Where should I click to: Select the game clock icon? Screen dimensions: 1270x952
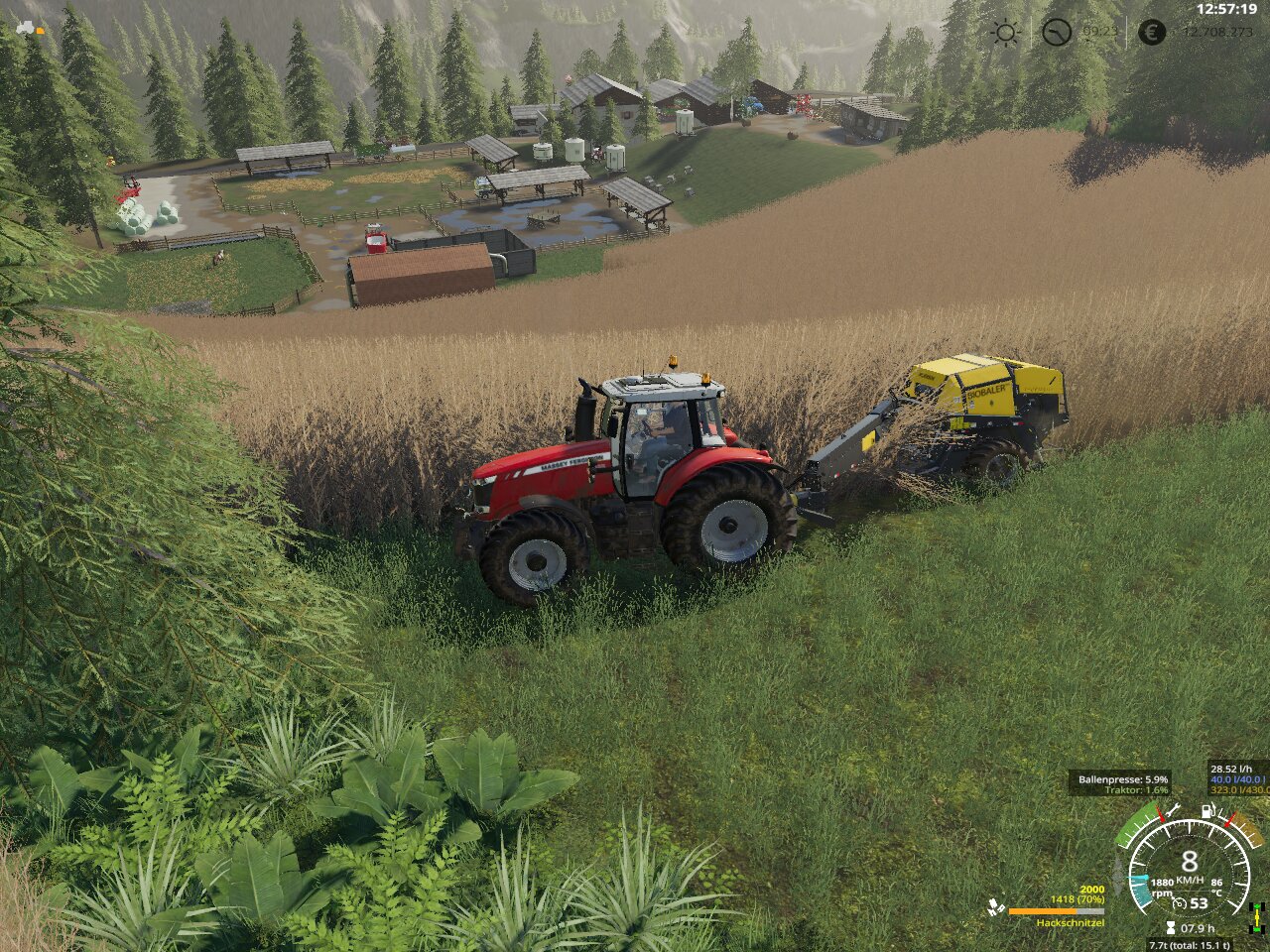1057,33
